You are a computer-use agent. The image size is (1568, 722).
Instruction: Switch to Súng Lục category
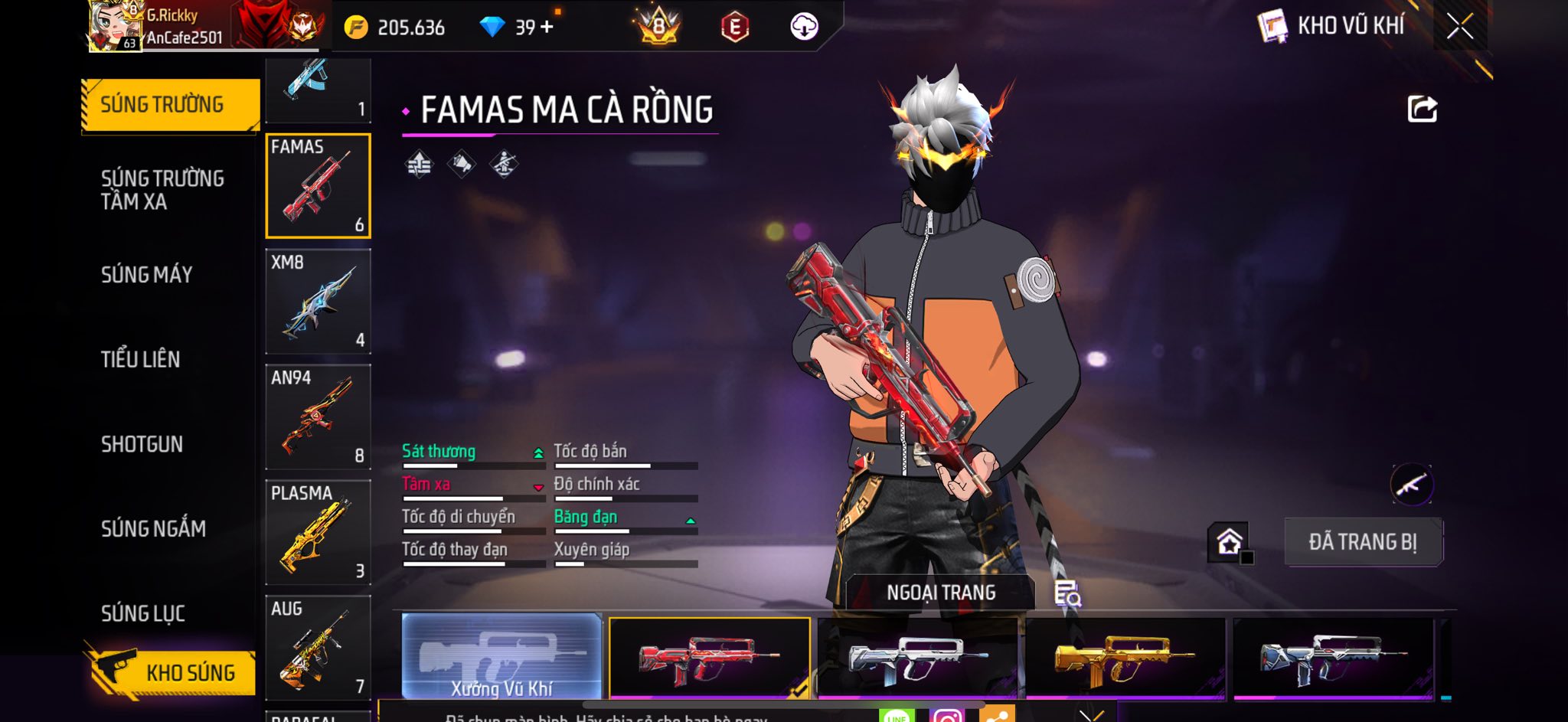(x=143, y=613)
